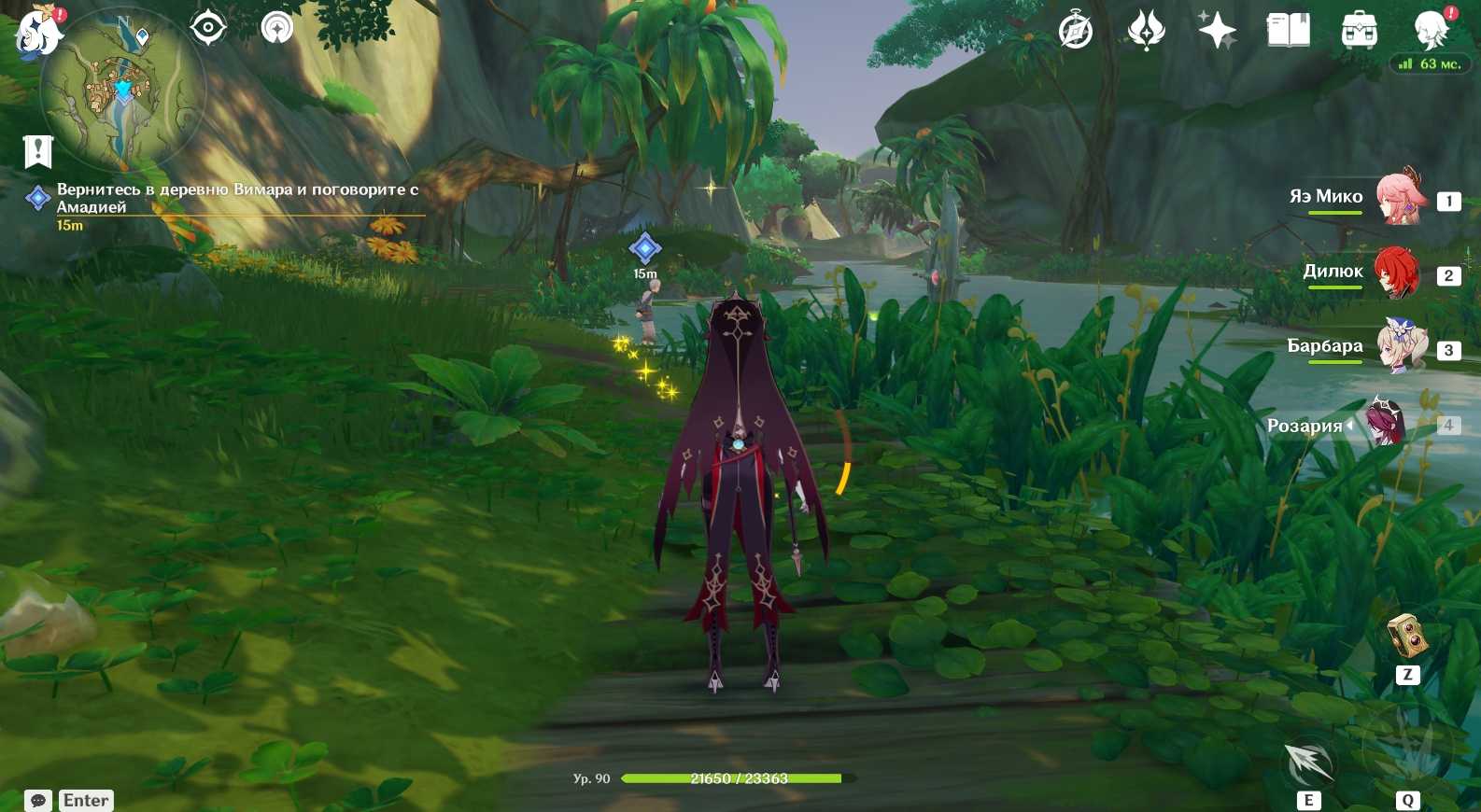
Task: Open the adventurer handbook book icon
Action: (x=1288, y=31)
